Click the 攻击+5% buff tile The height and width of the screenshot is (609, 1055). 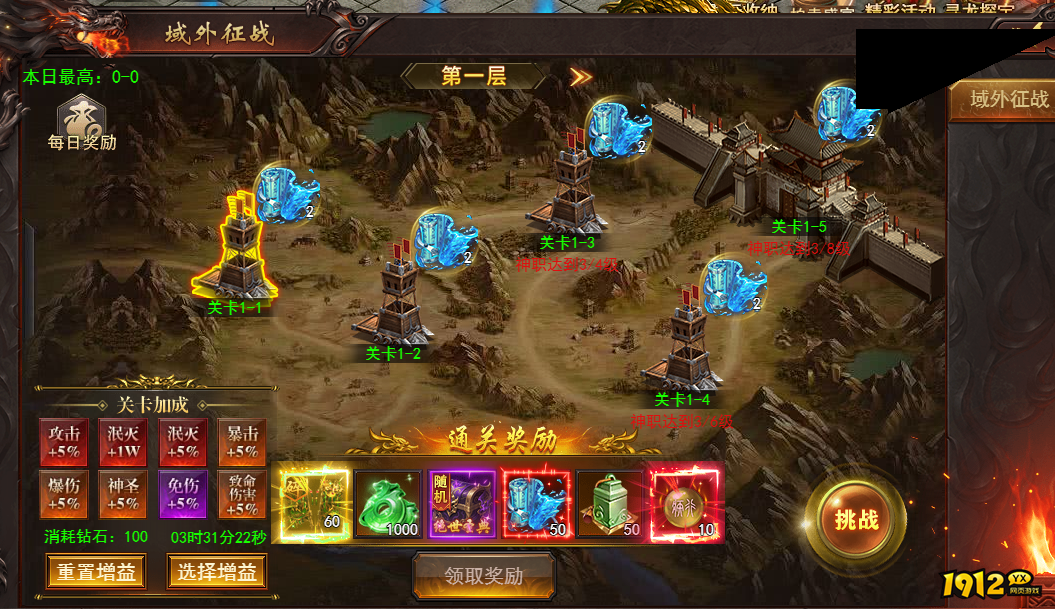[x=64, y=443]
